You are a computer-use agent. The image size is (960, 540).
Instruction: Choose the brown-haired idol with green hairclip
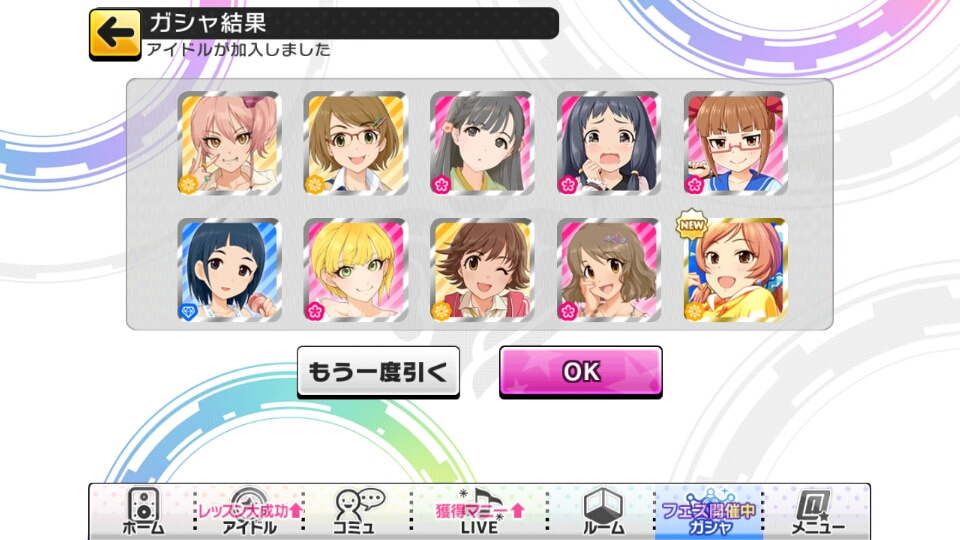[355, 144]
